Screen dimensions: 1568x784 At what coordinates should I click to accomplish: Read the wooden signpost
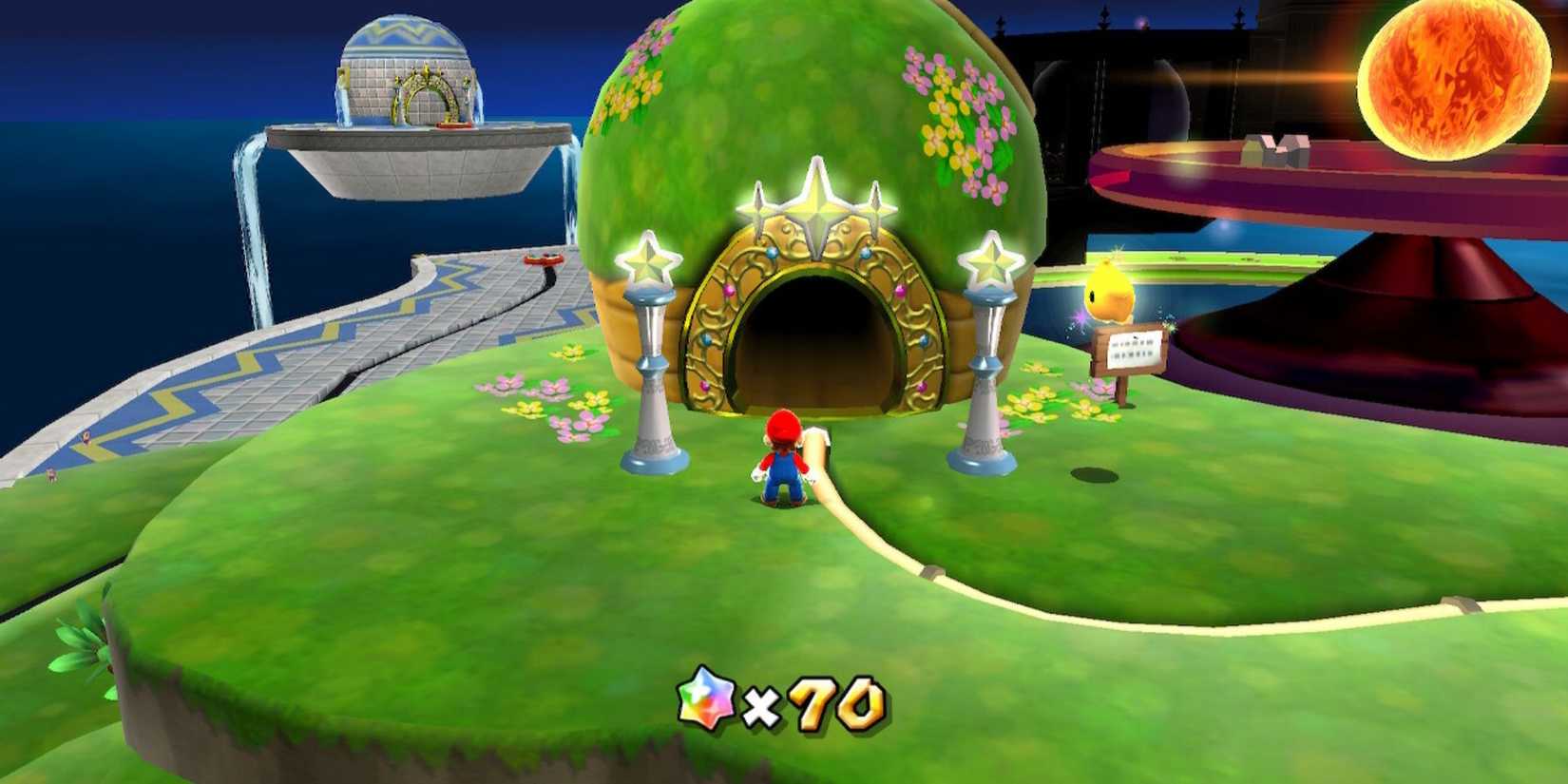point(1129,352)
